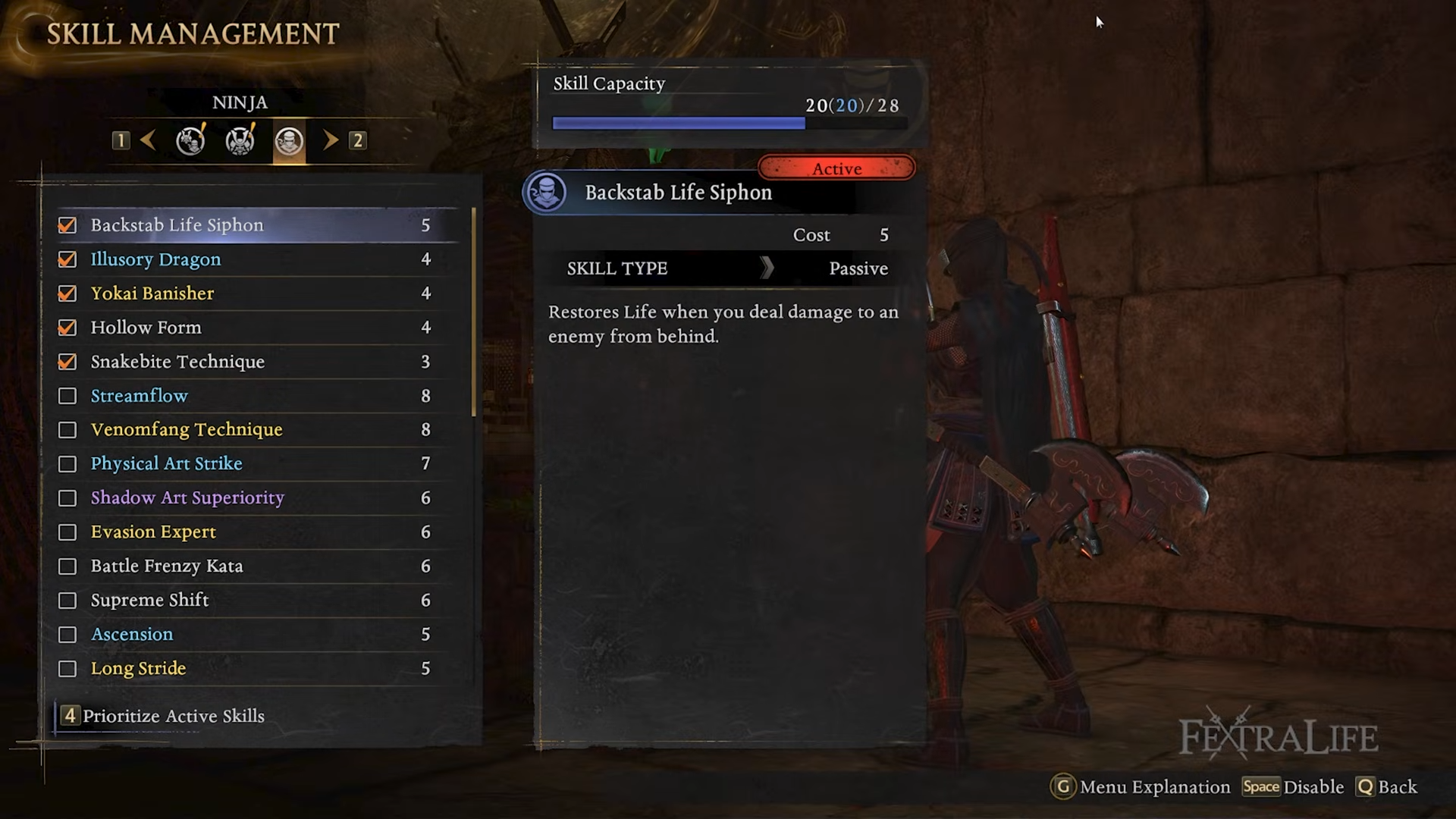Uncheck the Illusory Dragon checkbox
Image resolution: width=1456 pixels, height=819 pixels.
(x=67, y=259)
